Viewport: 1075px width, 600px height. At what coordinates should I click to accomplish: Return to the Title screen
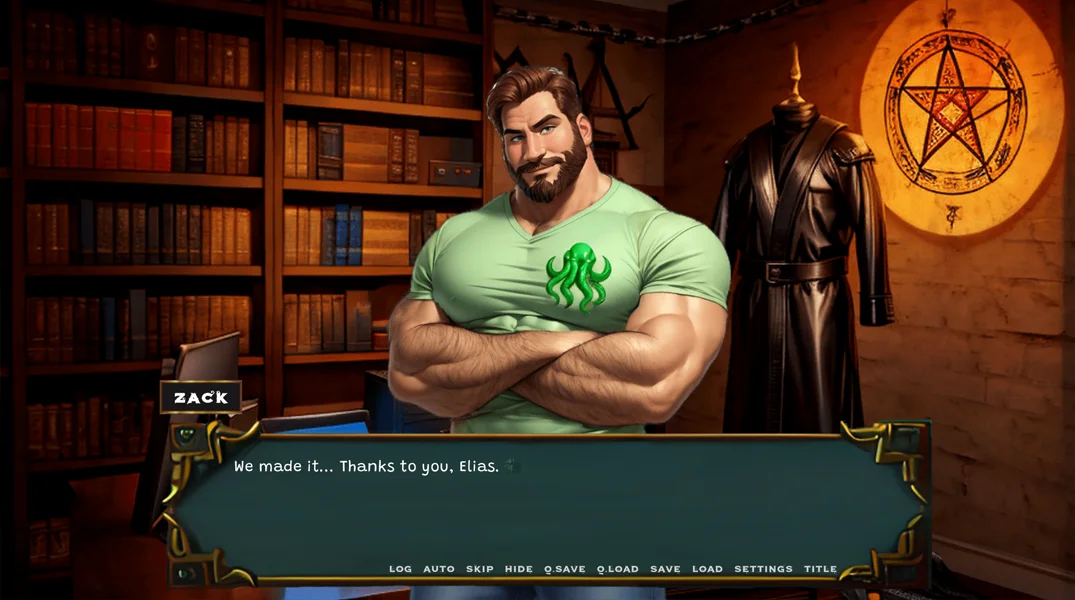(820, 569)
